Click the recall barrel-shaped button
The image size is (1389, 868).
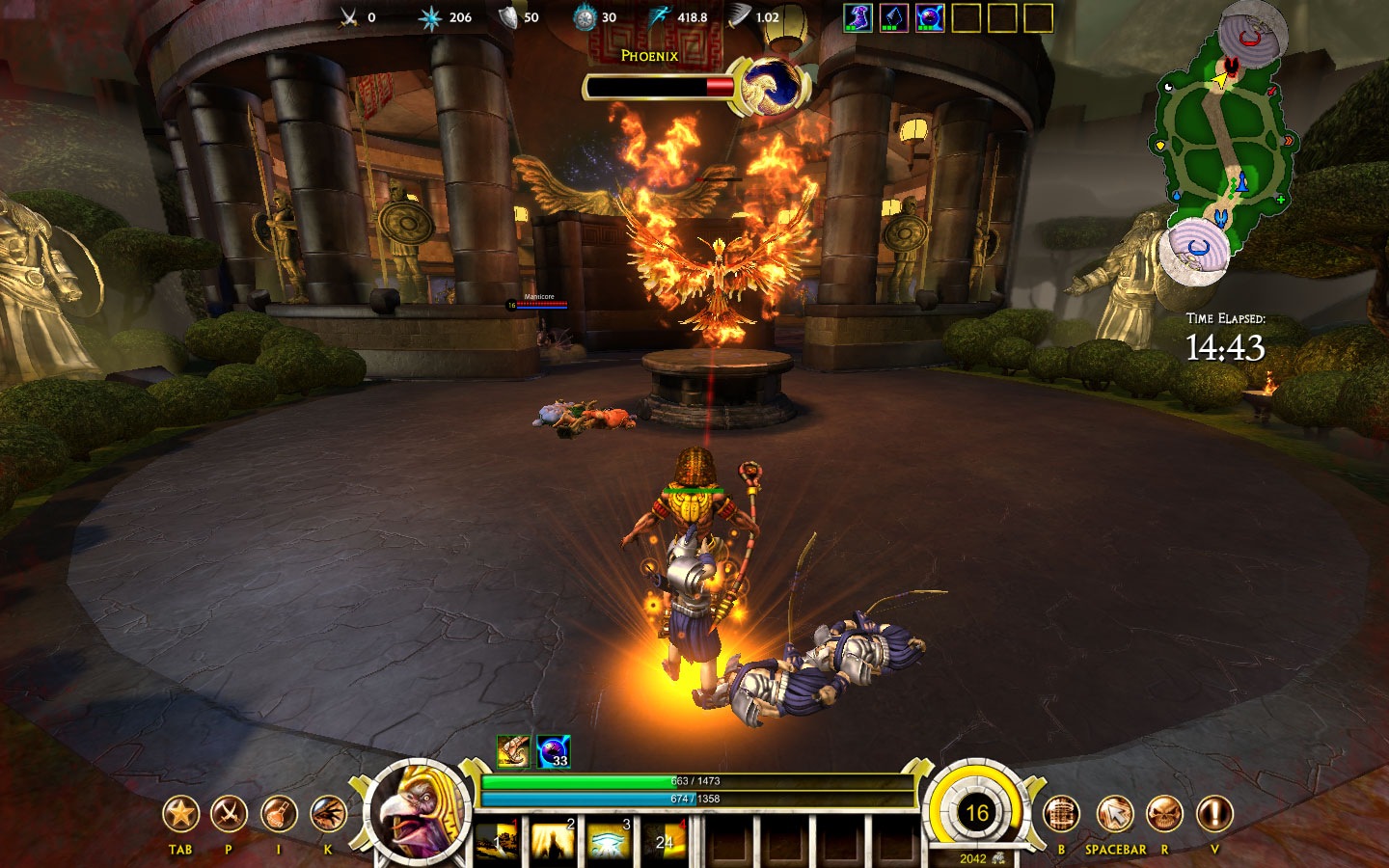1061,815
